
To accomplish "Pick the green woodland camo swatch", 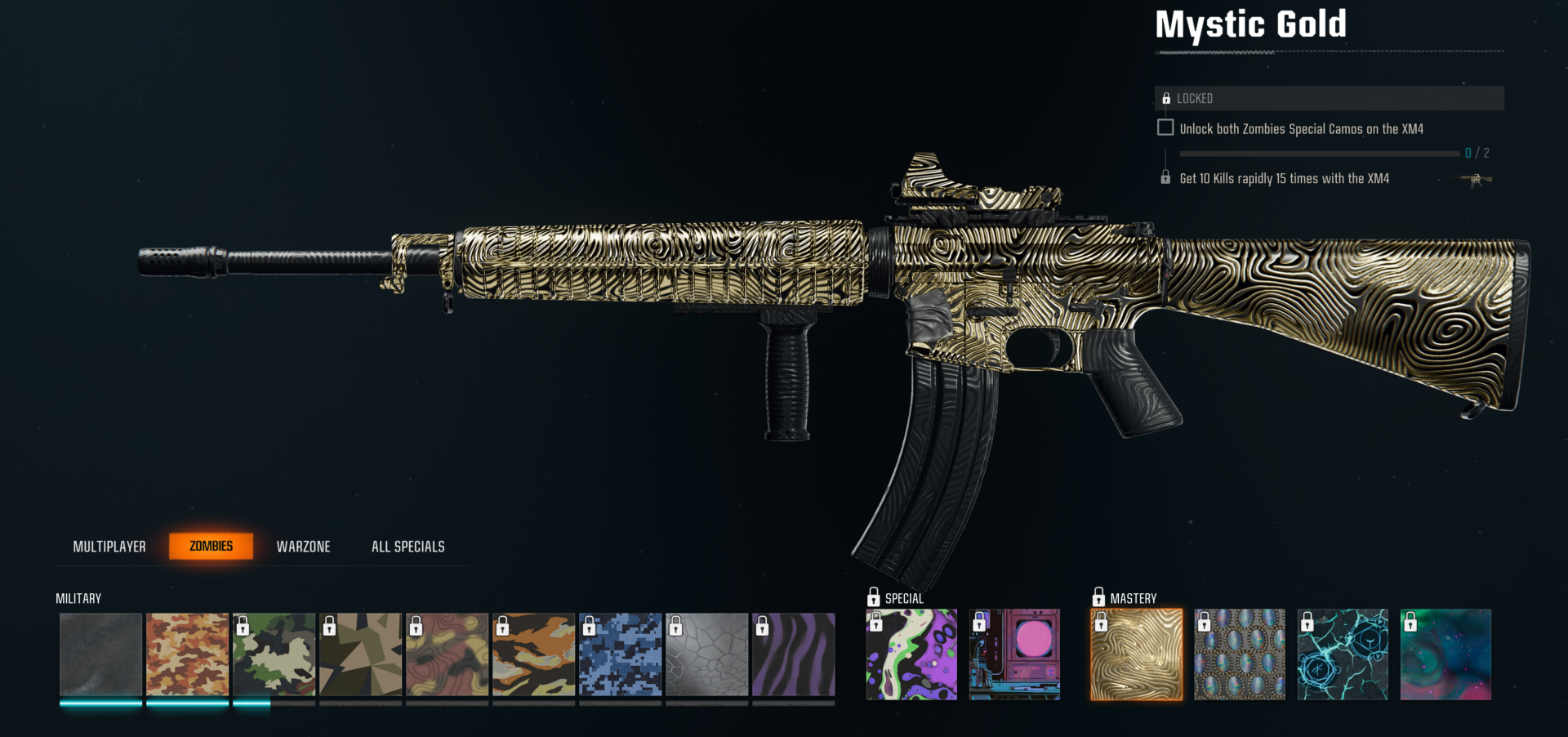I will 274,654.
